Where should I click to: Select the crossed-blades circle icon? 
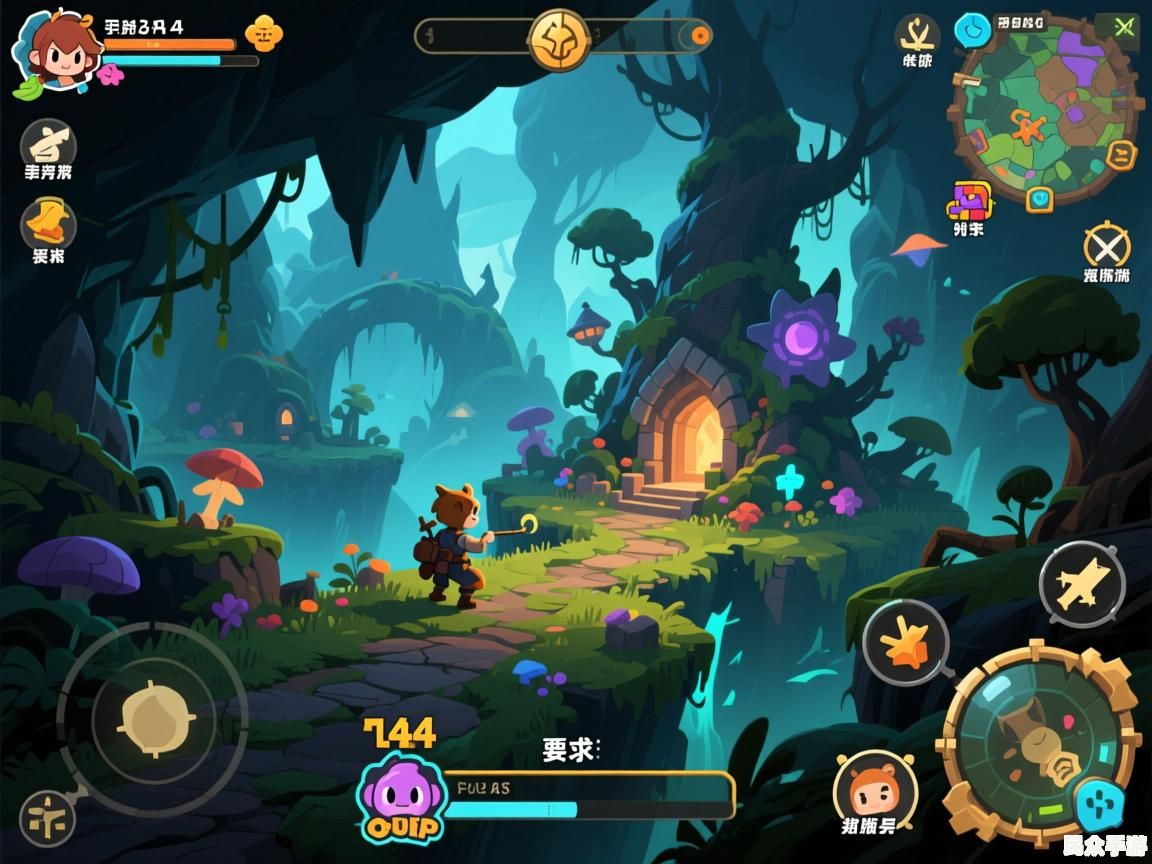(x=1106, y=245)
